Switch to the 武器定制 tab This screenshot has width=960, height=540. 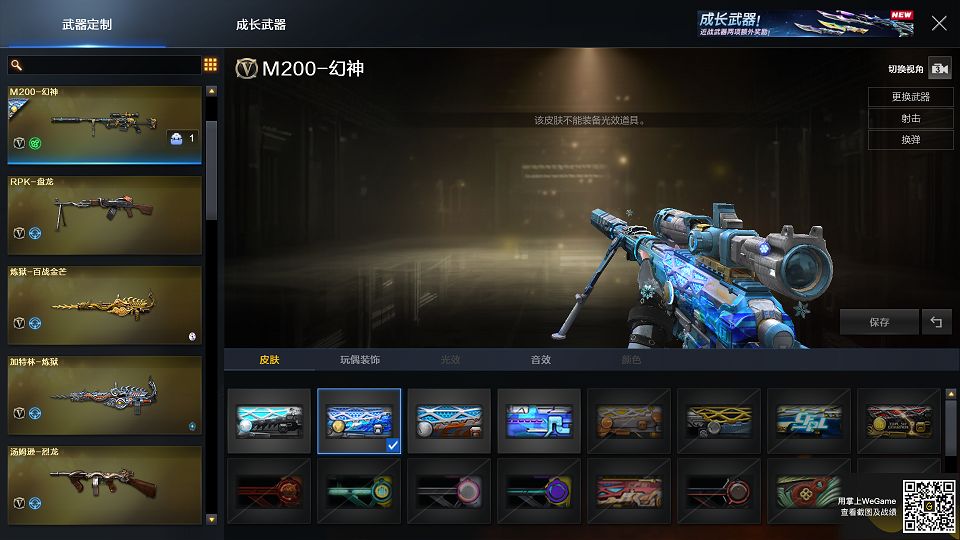pos(87,24)
